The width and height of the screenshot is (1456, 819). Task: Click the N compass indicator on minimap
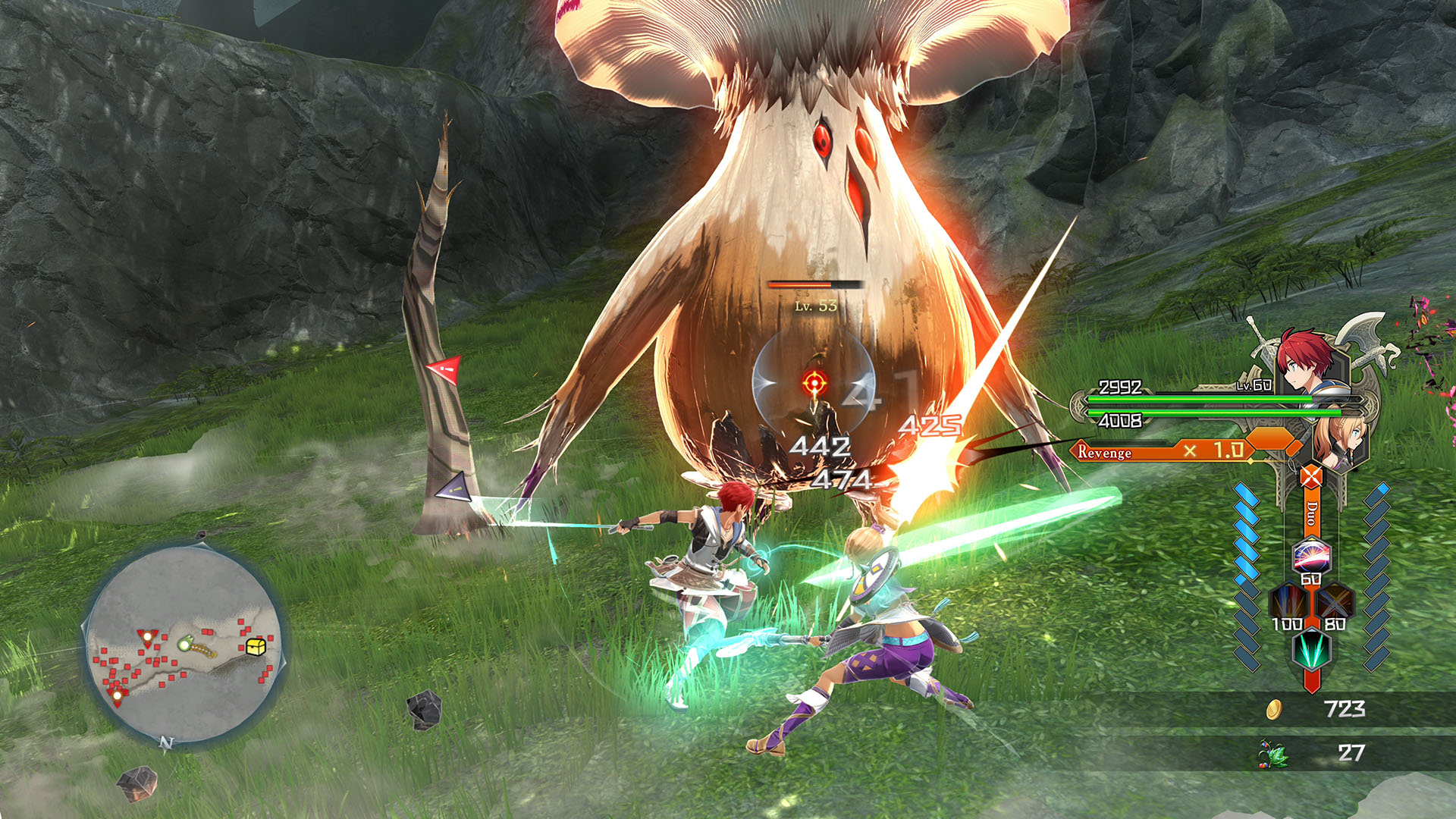click(166, 742)
